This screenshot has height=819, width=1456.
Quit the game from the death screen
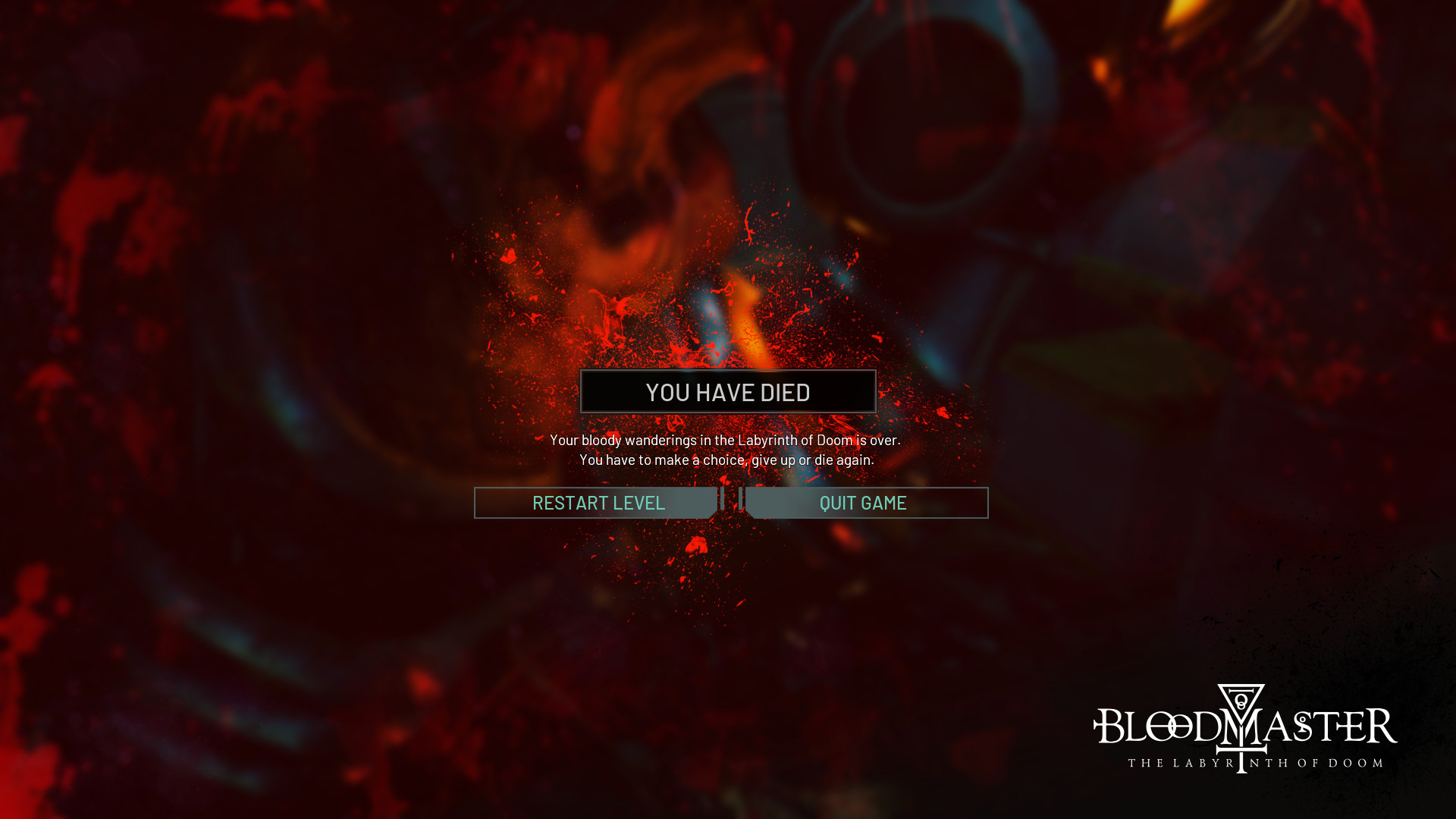(x=862, y=502)
